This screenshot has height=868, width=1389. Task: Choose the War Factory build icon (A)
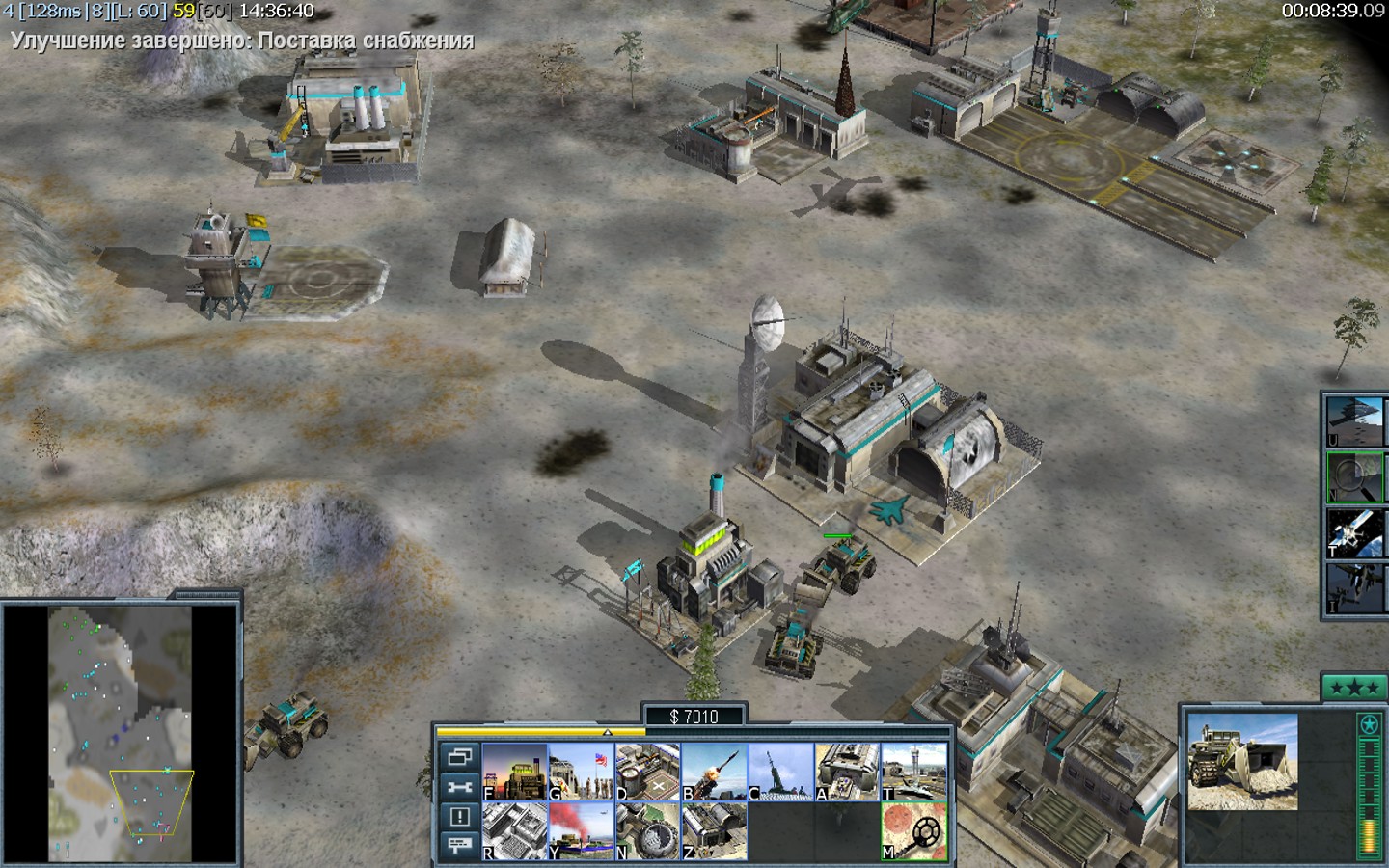[x=847, y=772]
